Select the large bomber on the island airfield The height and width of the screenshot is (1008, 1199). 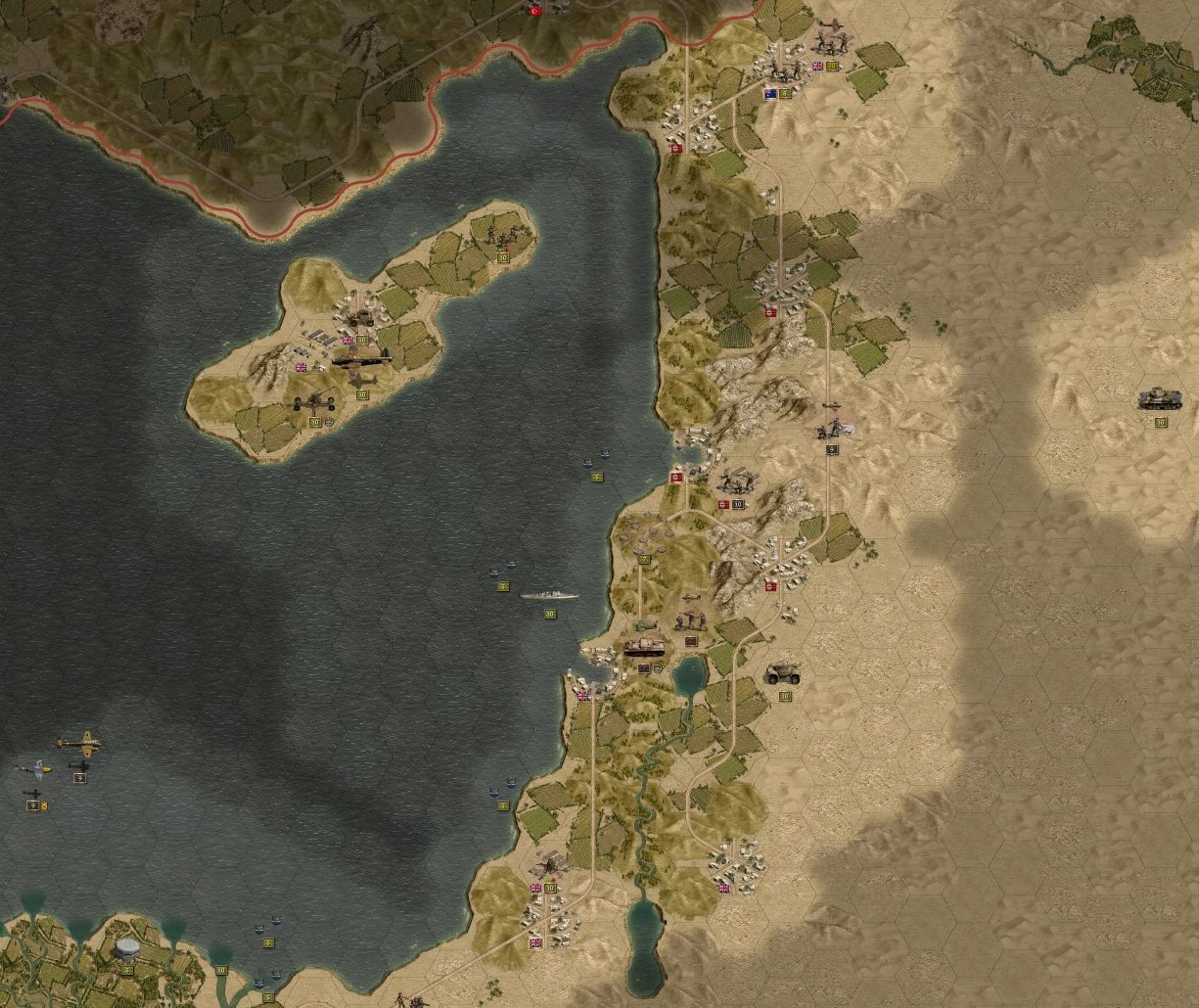(x=360, y=360)
